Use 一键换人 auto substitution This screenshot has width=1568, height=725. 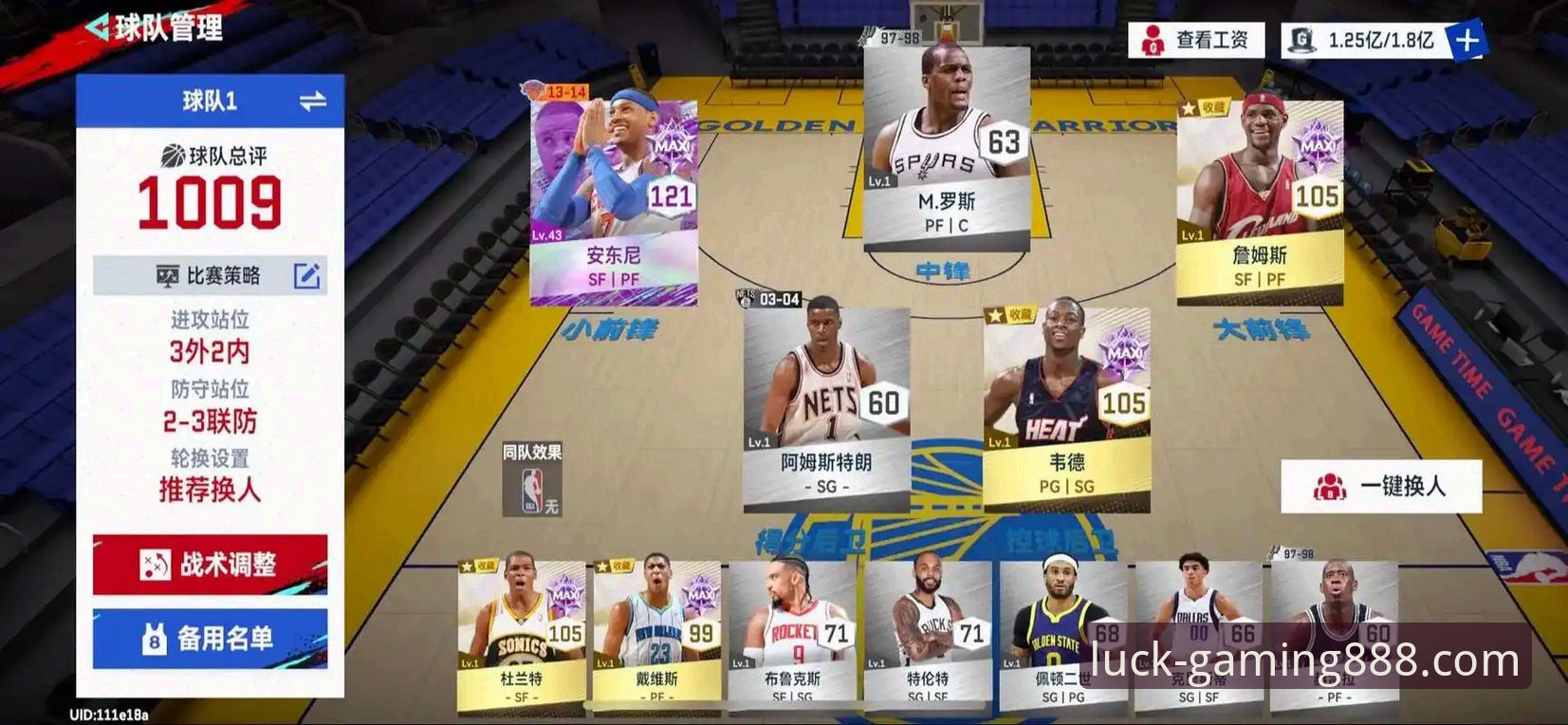[x=1381, y=487]
